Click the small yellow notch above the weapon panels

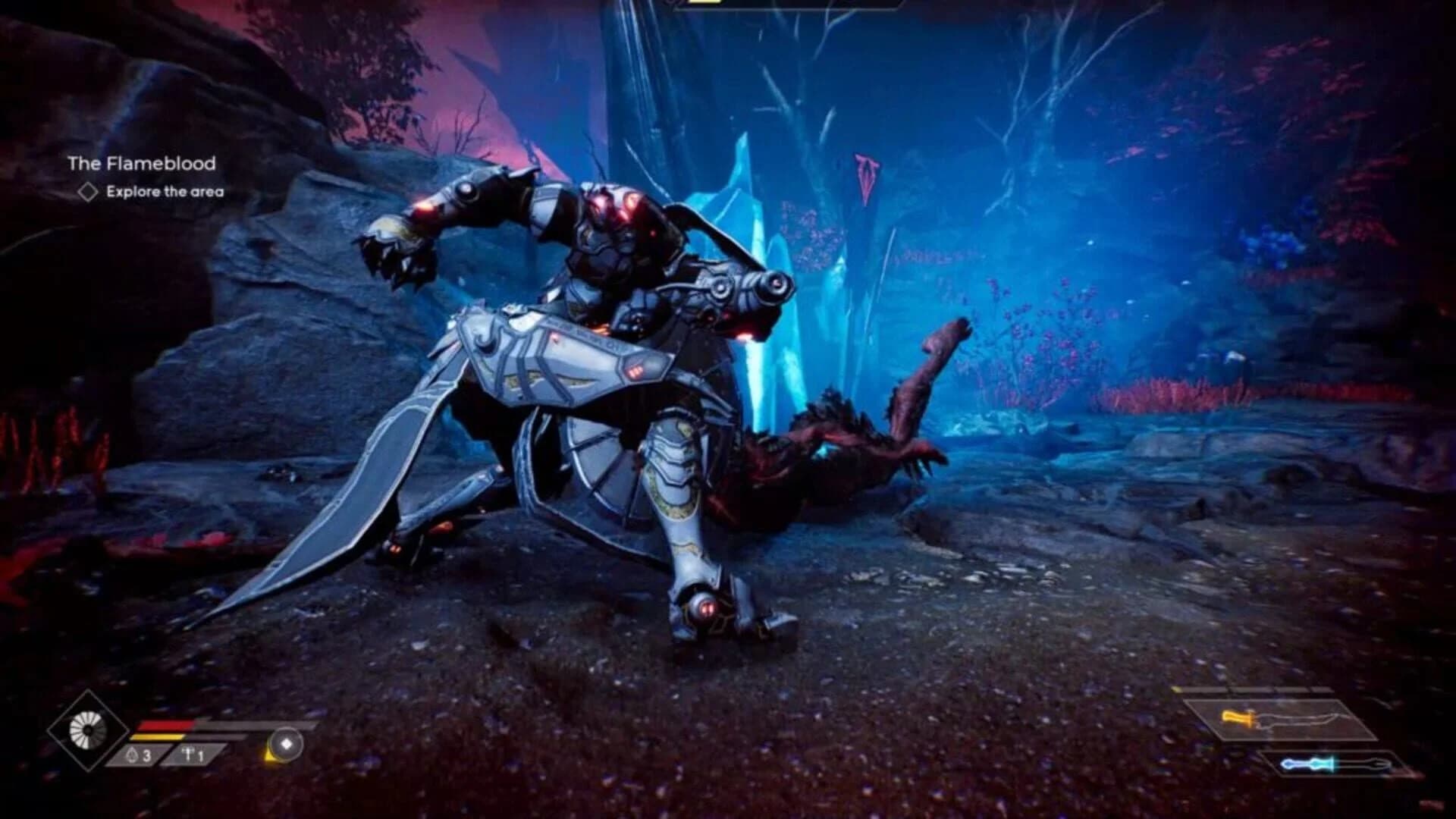pyautogui.click(x=1176, y=689)
